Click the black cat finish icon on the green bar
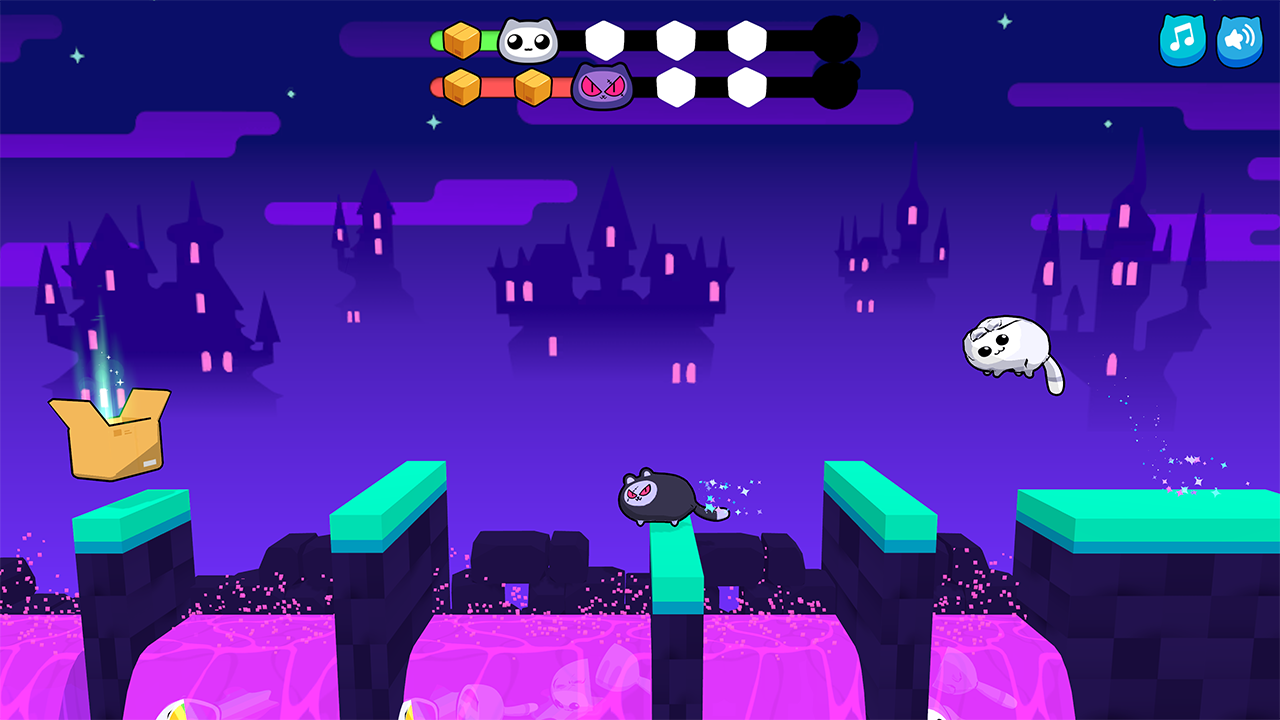This screenshot has width=1280, height=720. pyautogui.click(x=838, y=38)
